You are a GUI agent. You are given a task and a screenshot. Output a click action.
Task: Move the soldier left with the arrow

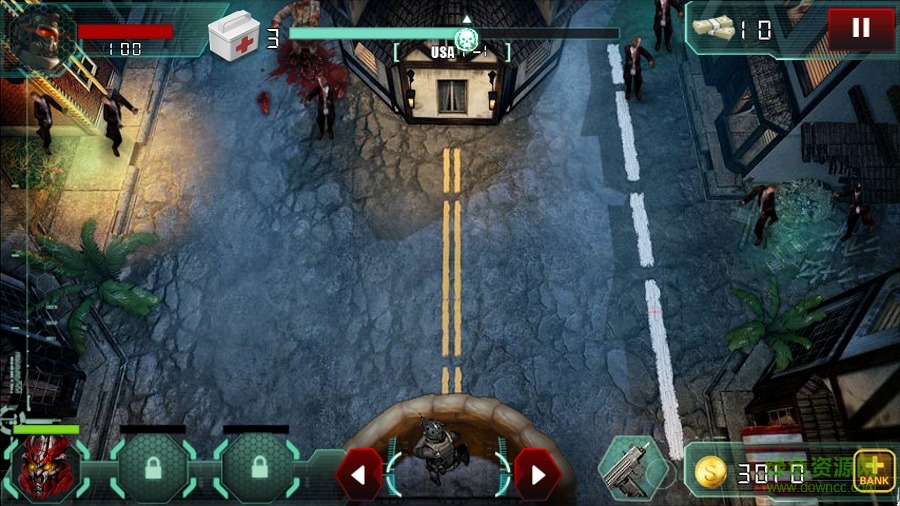click(359, 474)
